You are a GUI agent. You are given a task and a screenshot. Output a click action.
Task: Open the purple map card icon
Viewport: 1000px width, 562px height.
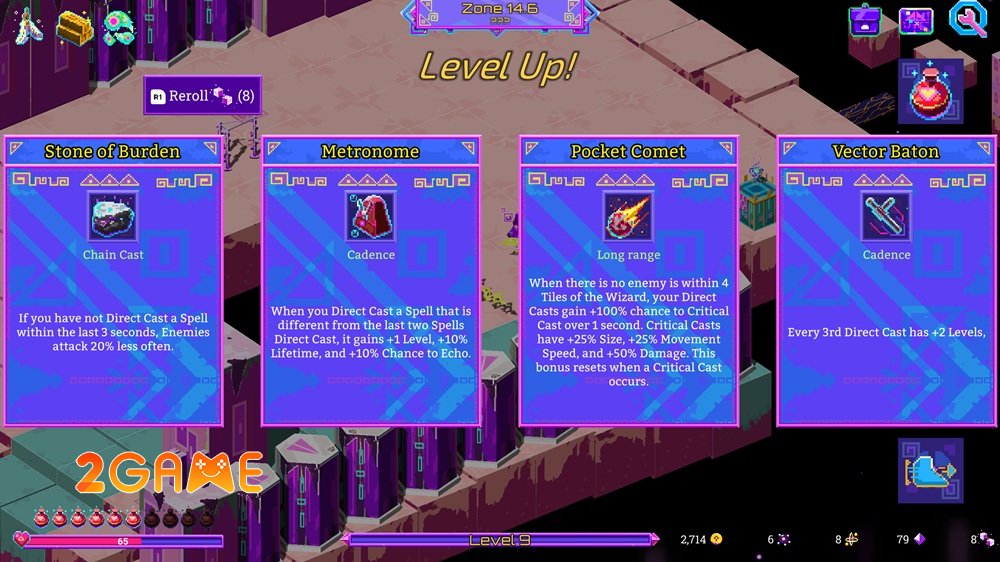coord(915,20)
